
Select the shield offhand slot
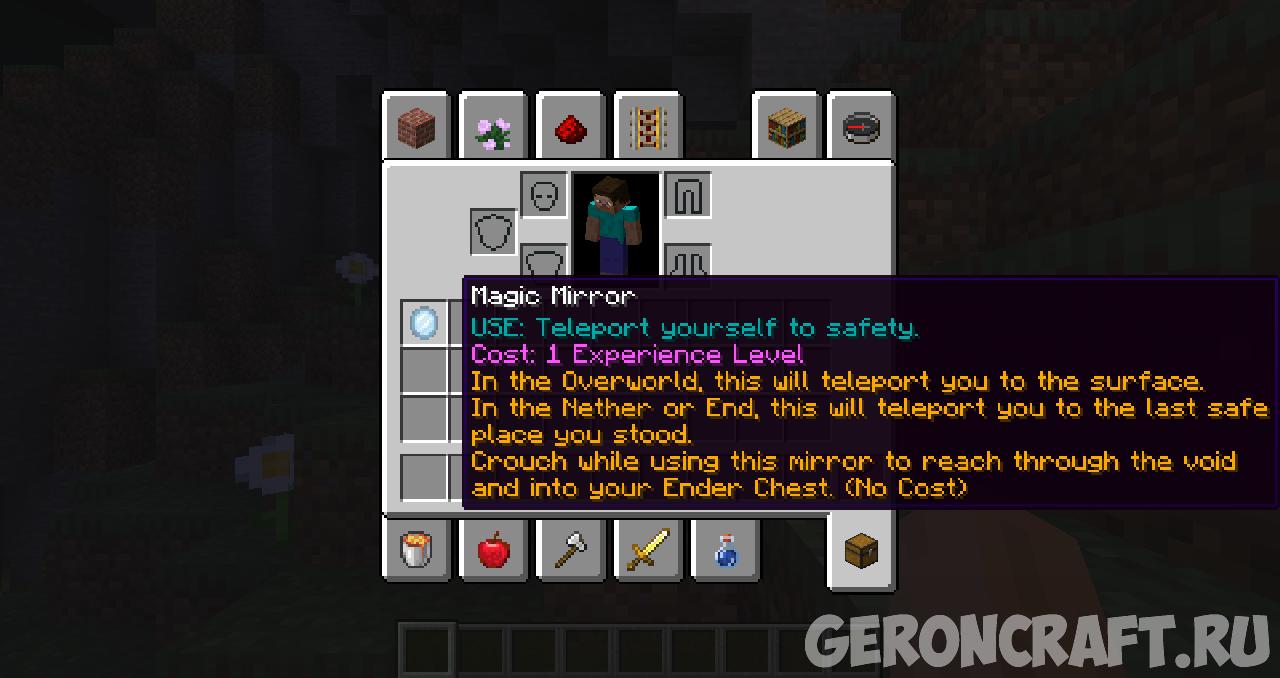[x=494, y=232]
